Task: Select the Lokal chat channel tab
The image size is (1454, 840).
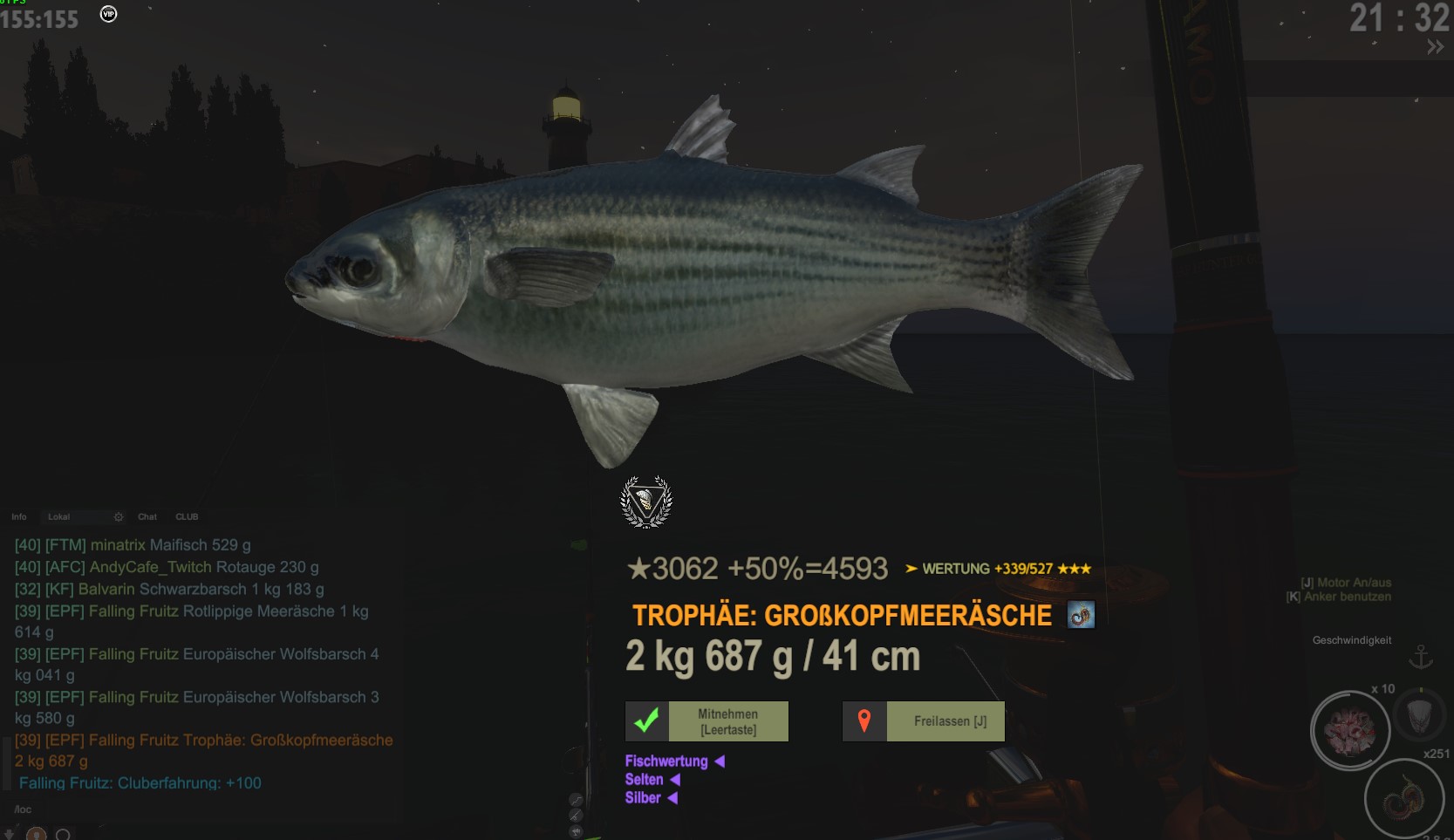Action: tap(59, 517)
